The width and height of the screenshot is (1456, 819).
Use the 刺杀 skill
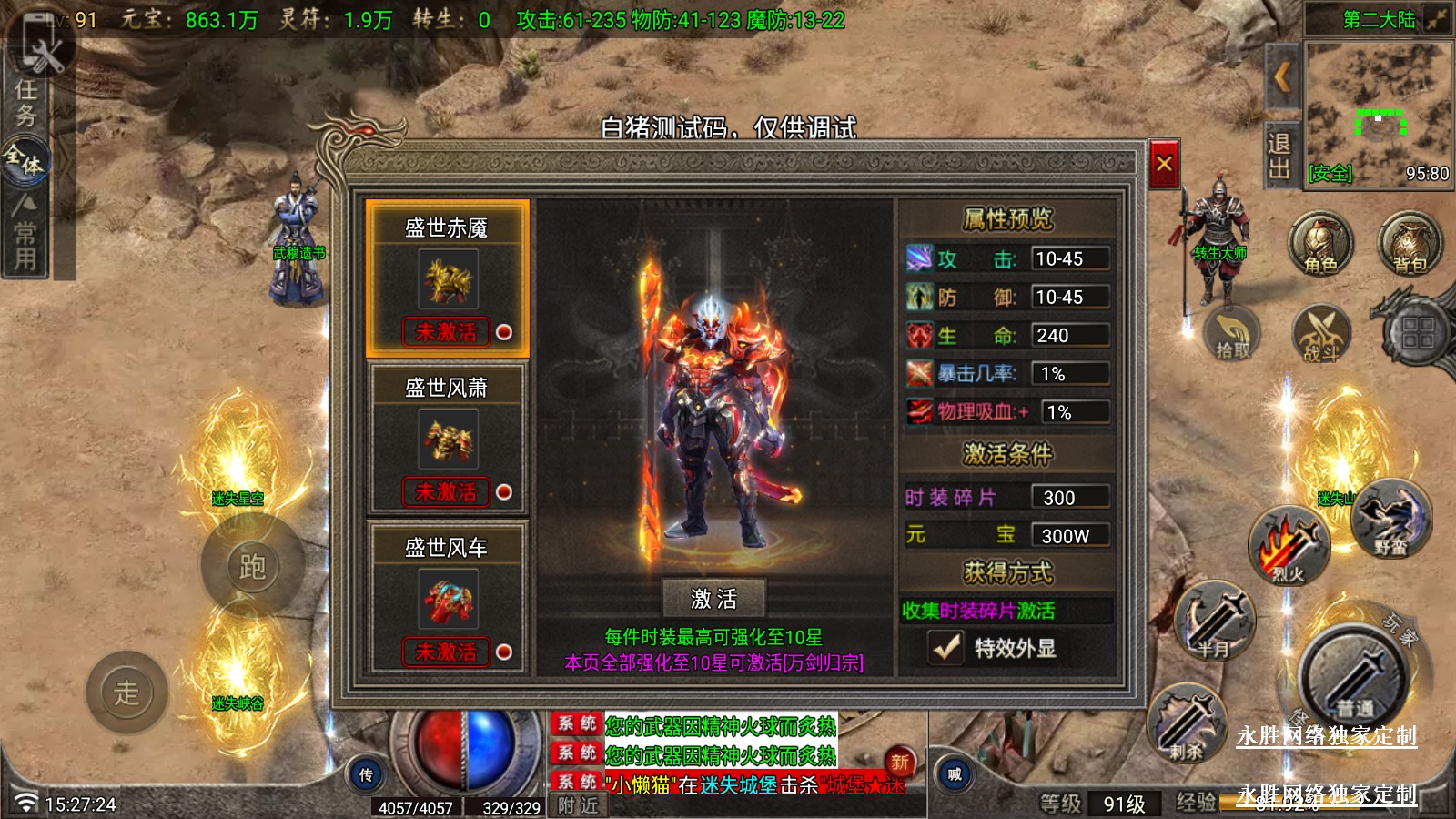click(x=1188, y=723)
